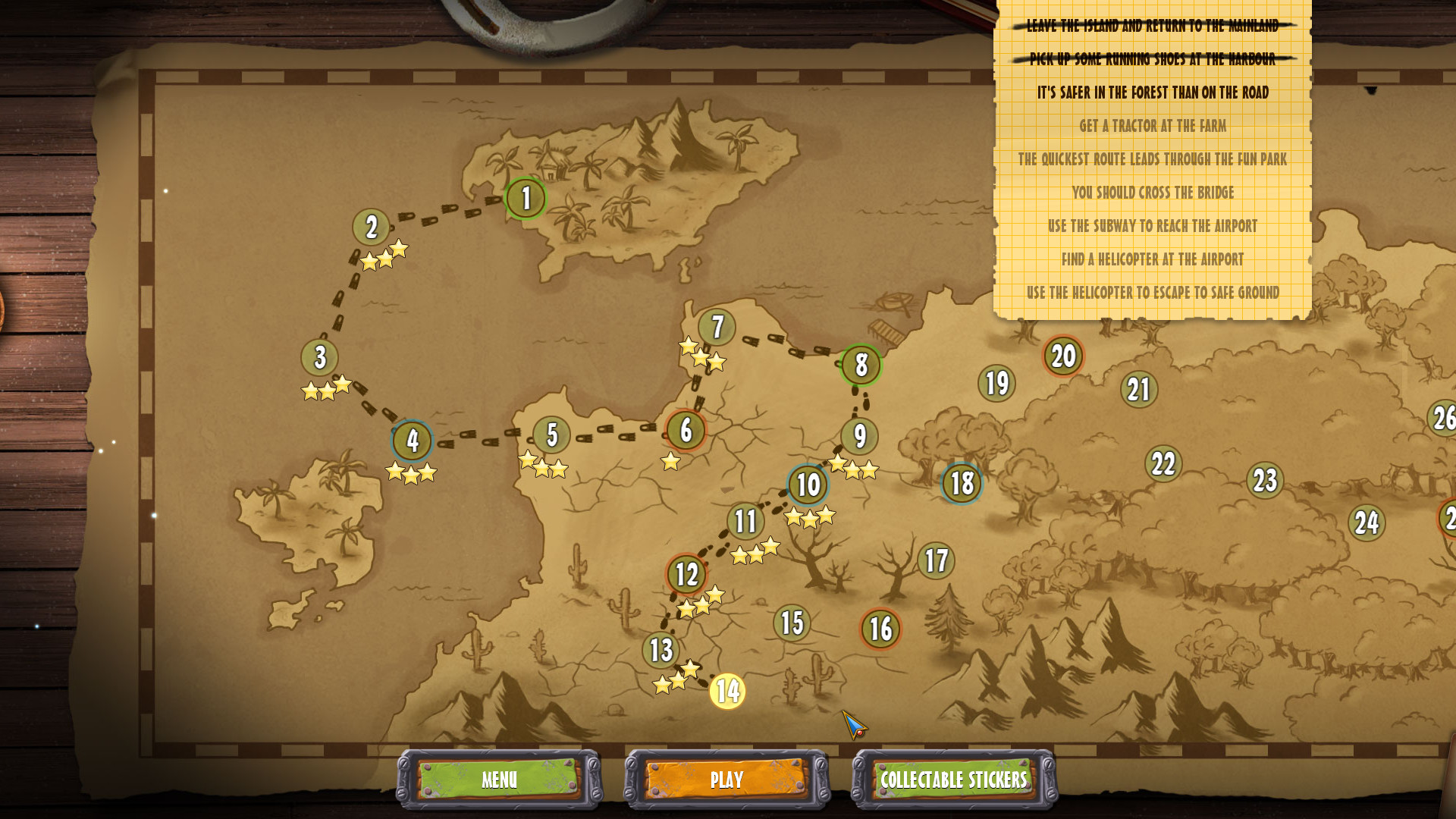Select level 11 between levels 10 and 12
This screenshot has height=819, width=1456.
tap(744, 522)
